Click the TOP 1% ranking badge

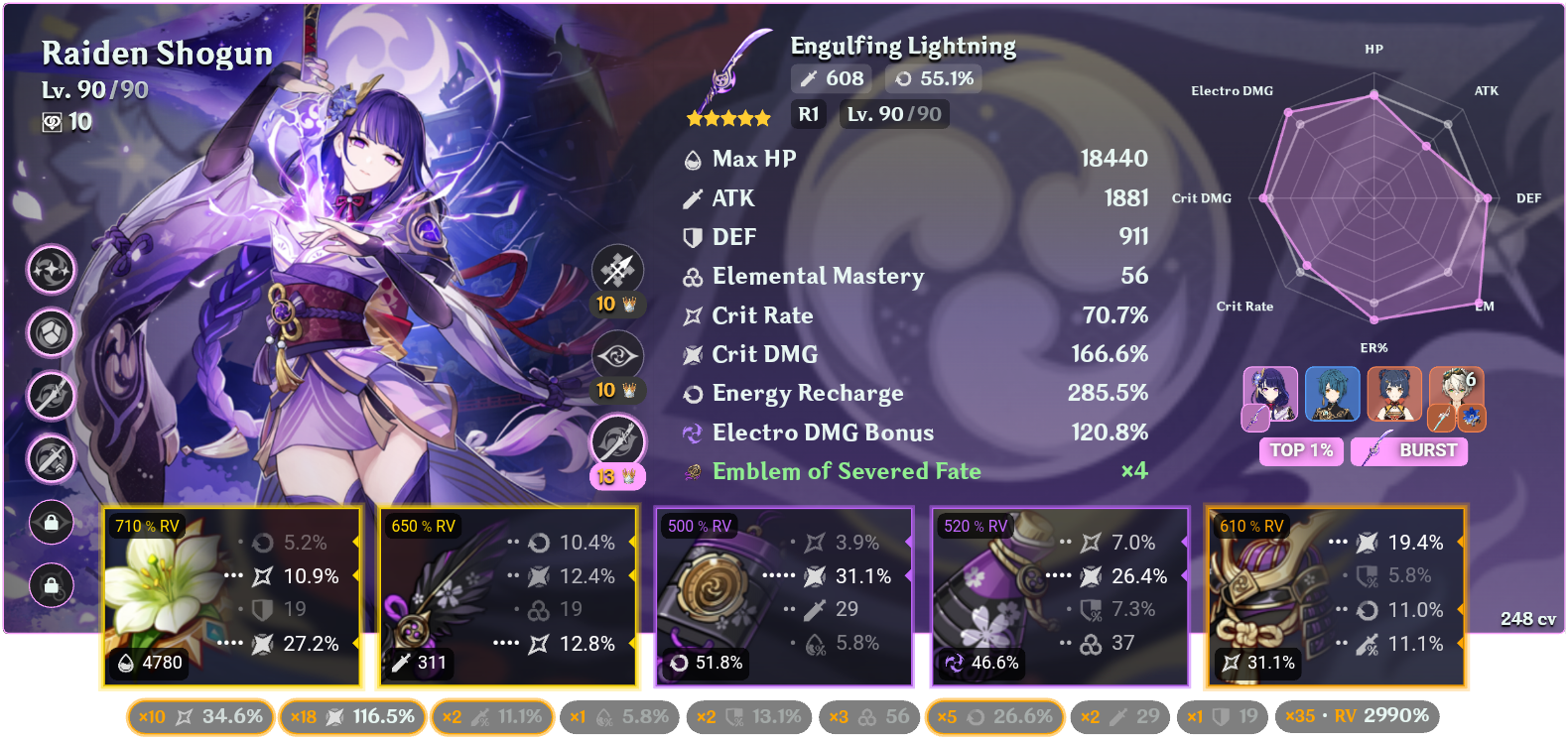pos(1301,451)
